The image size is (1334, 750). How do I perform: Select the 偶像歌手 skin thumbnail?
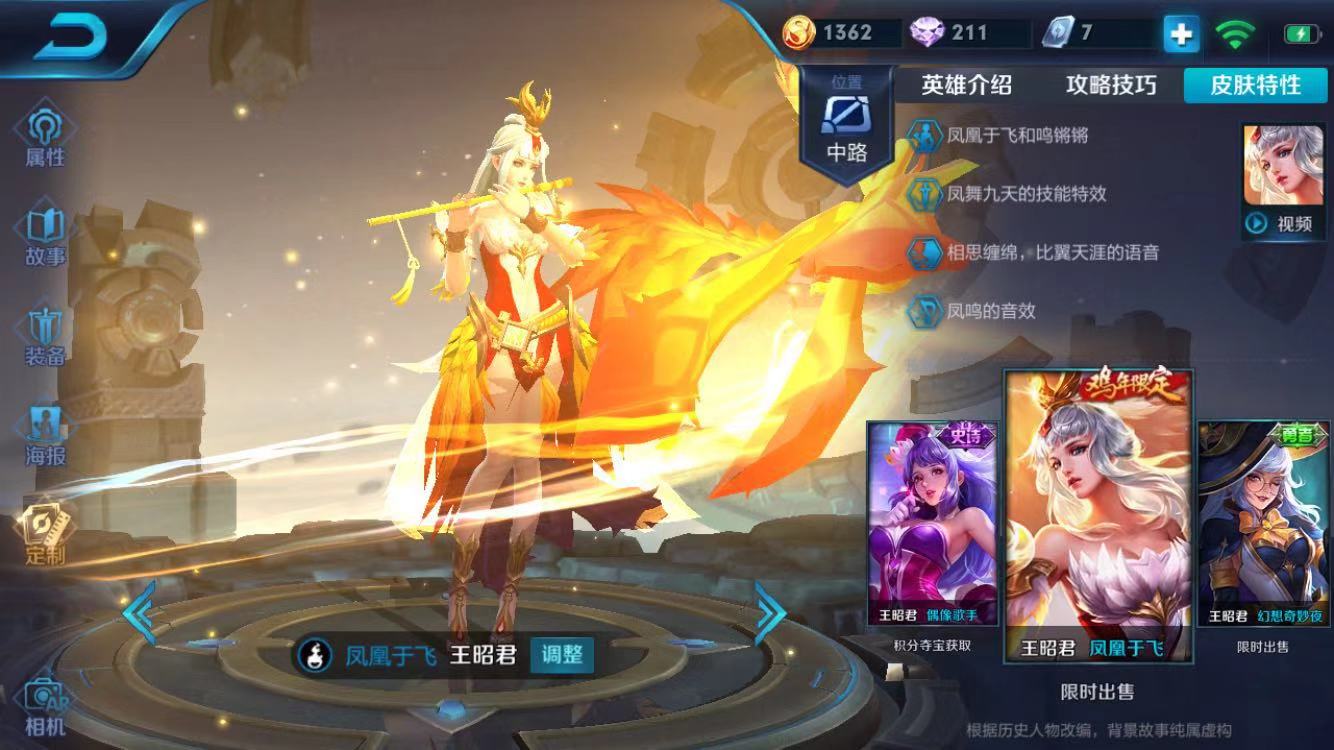(x=931, y=525)
